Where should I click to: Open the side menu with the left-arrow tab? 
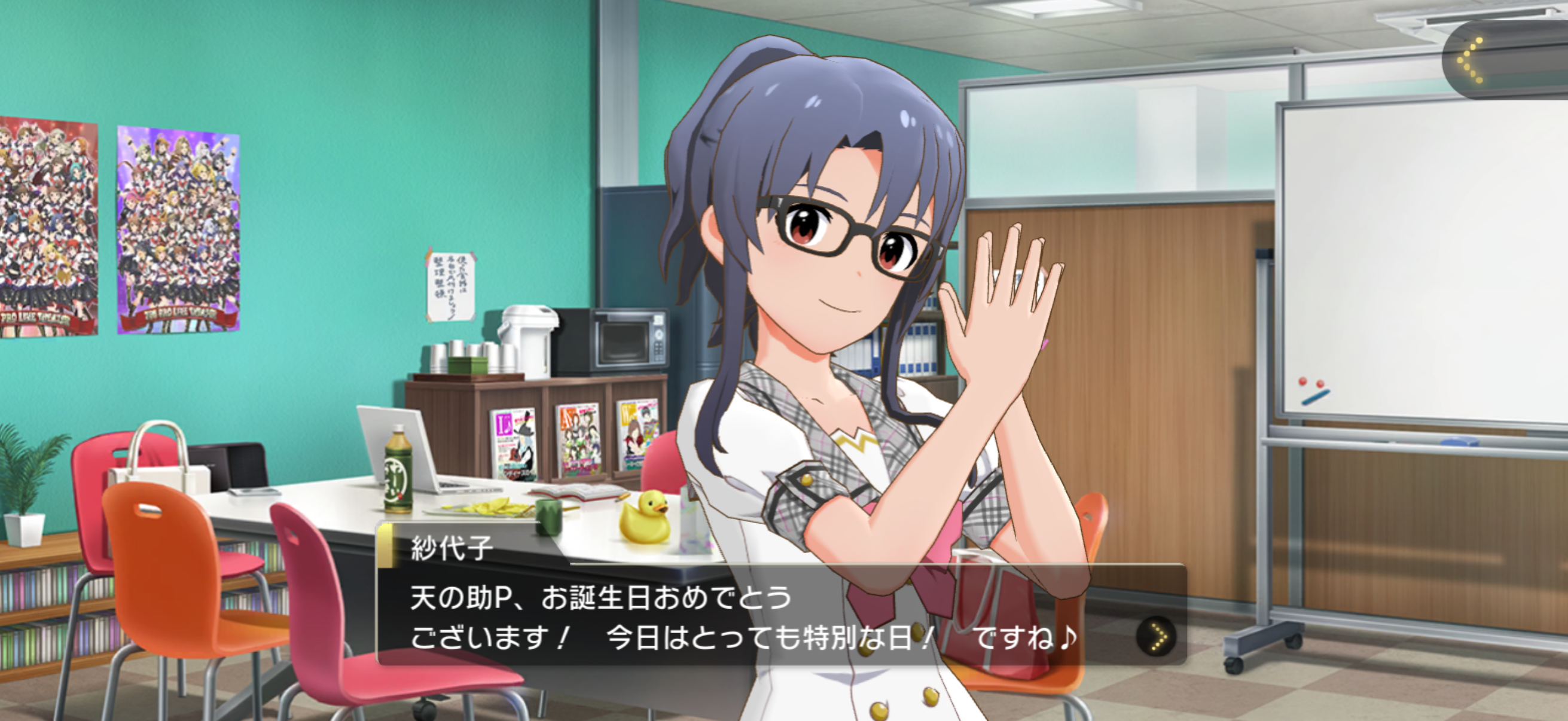point(1471,60)
